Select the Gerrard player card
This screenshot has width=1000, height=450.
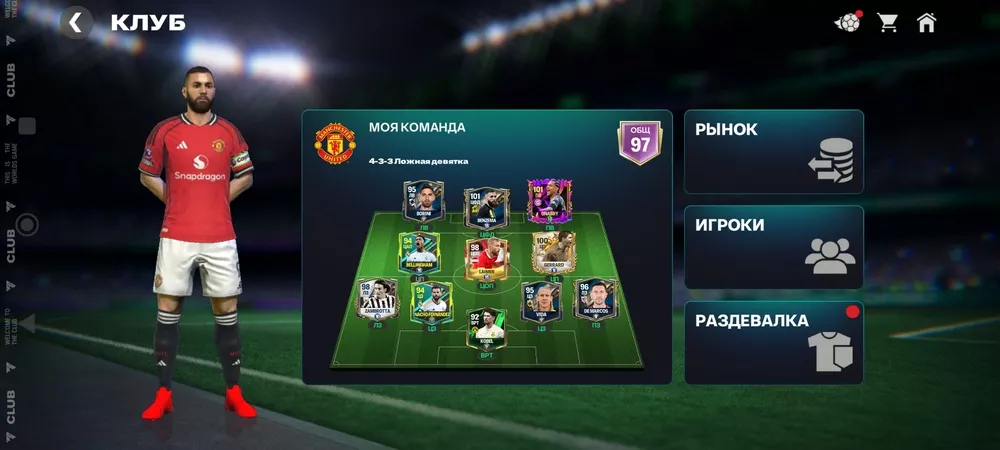coord(553,253)
